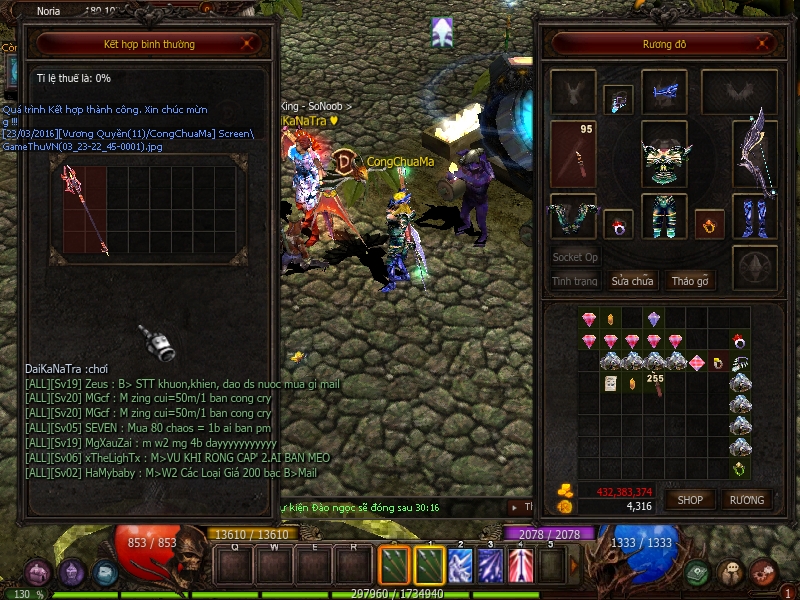This screenshot has width=800, height=600.
Task: Select the equipped gloves slot
Action: pos(573,216)
